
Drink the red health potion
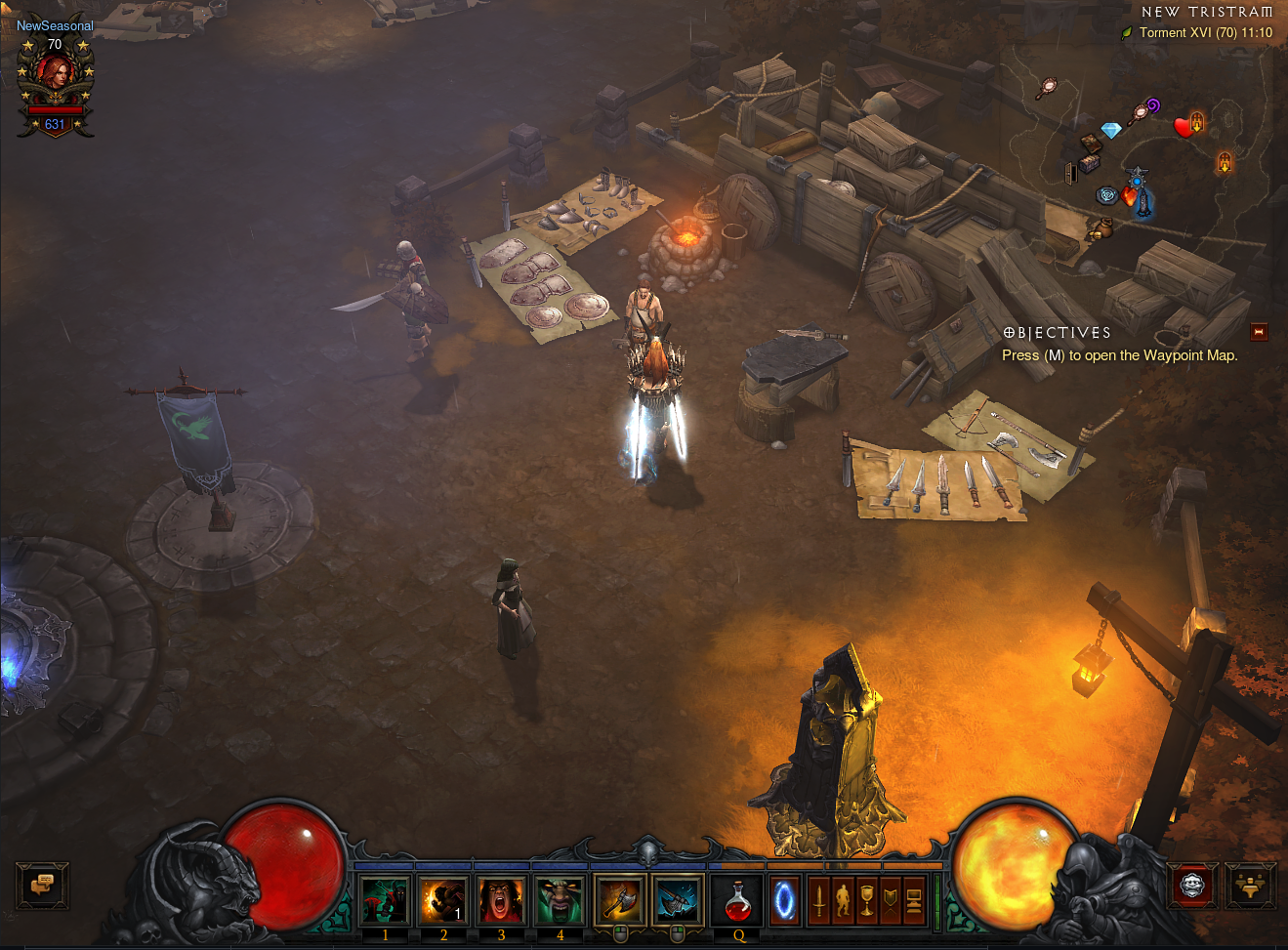[x=738, y=899]
